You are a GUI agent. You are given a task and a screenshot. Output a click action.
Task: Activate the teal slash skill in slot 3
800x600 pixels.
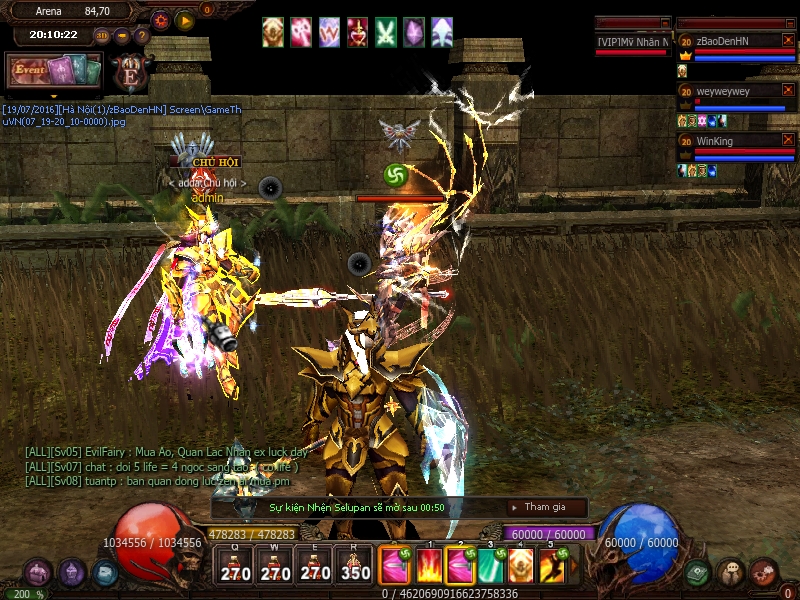click(x=490, y=566)
